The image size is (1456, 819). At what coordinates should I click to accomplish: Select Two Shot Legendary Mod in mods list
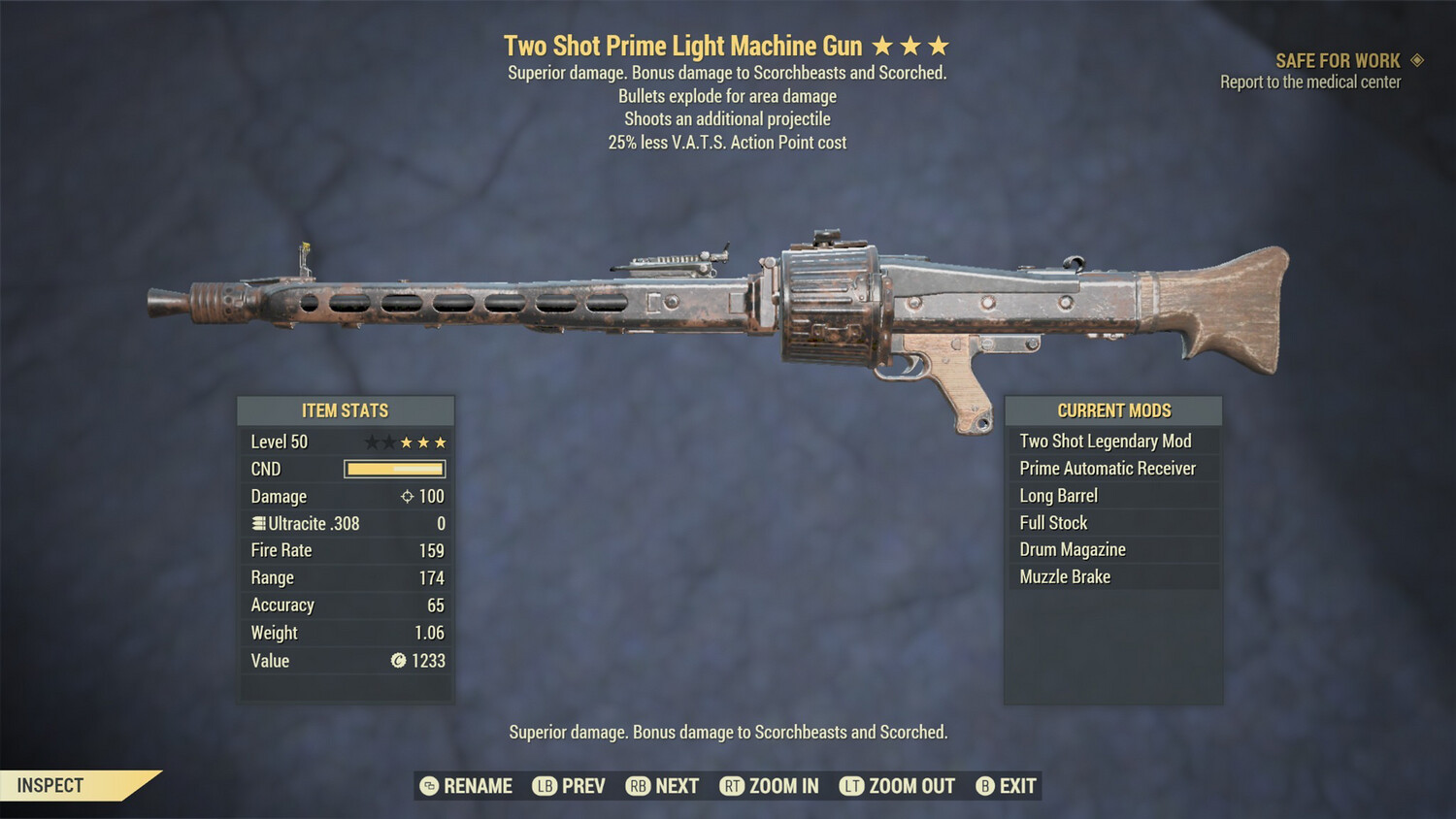pos(1105,441)
